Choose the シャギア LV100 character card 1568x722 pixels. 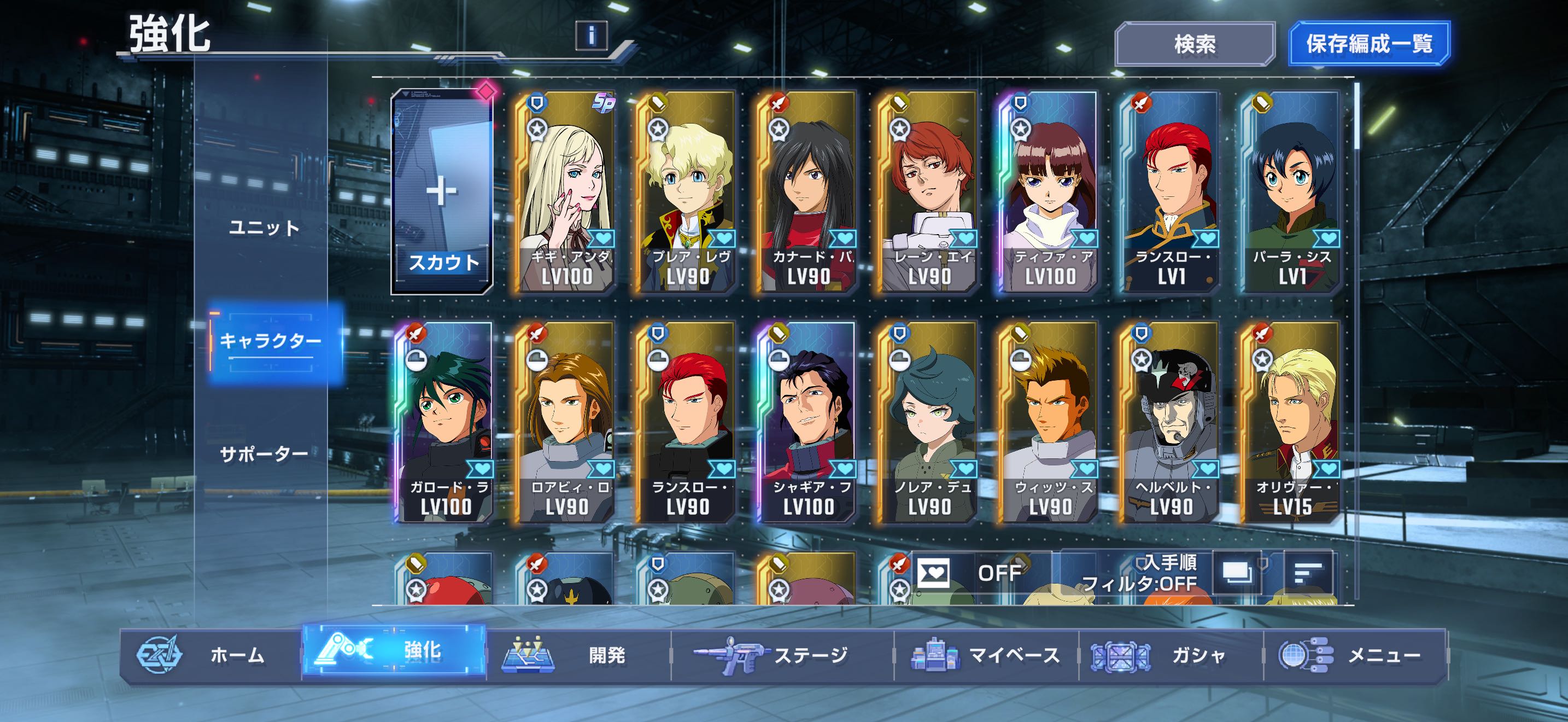808,422
